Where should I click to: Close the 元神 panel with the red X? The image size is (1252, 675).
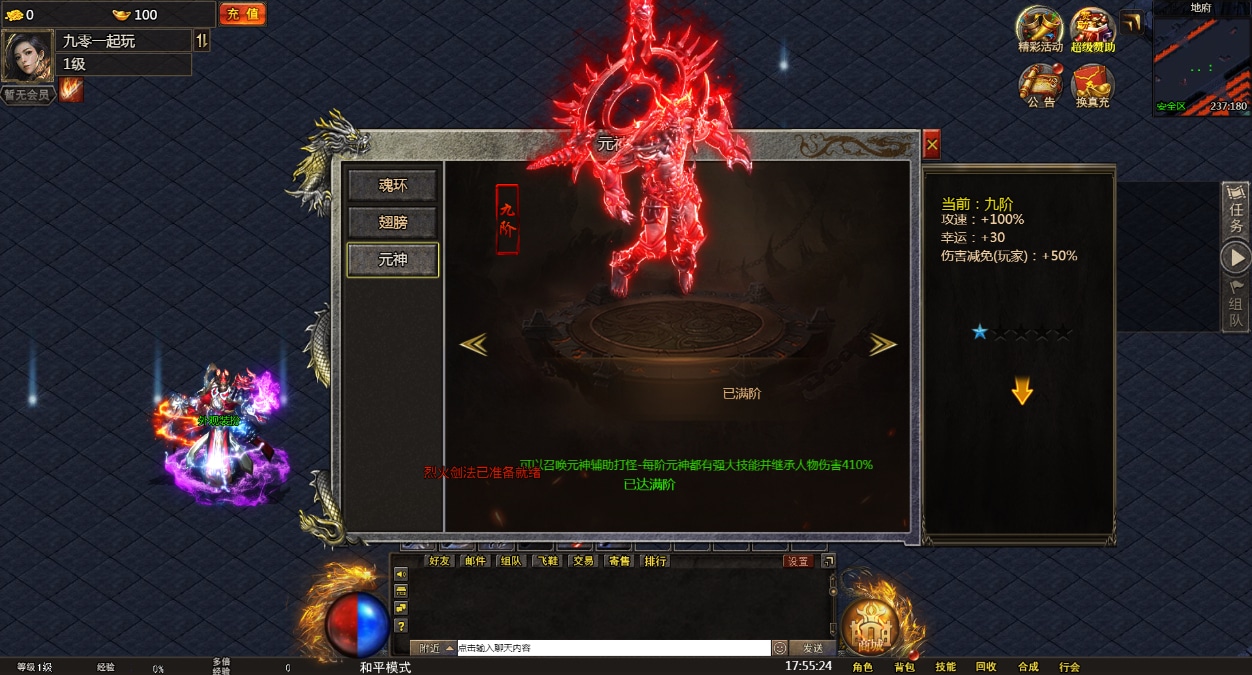point(932,146)
